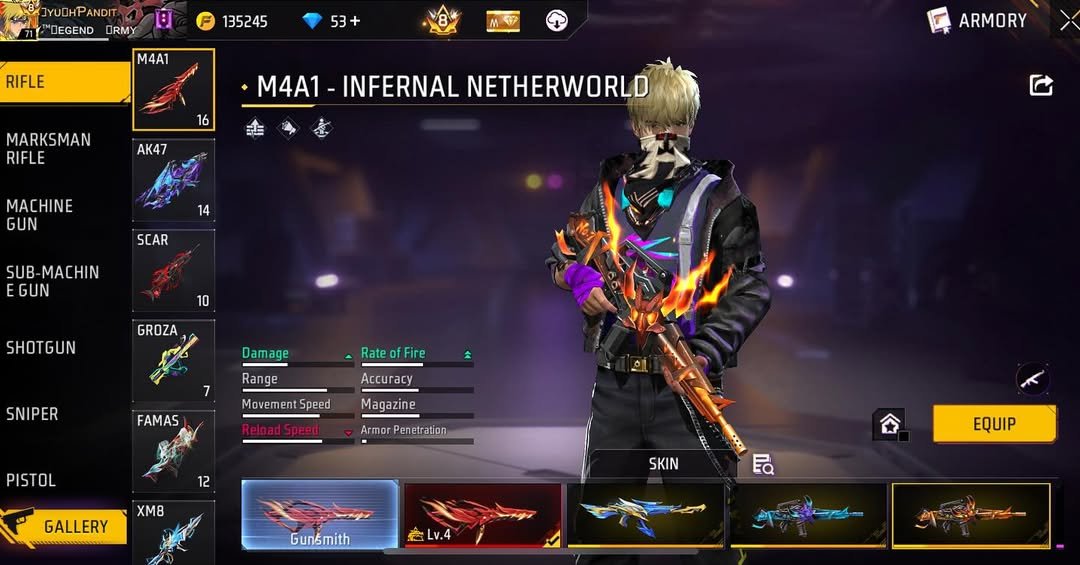The height and width of the screenshot is (565, 1080).
Task: Select the SCAR weapon tile
Action: (x=173, y=270)
